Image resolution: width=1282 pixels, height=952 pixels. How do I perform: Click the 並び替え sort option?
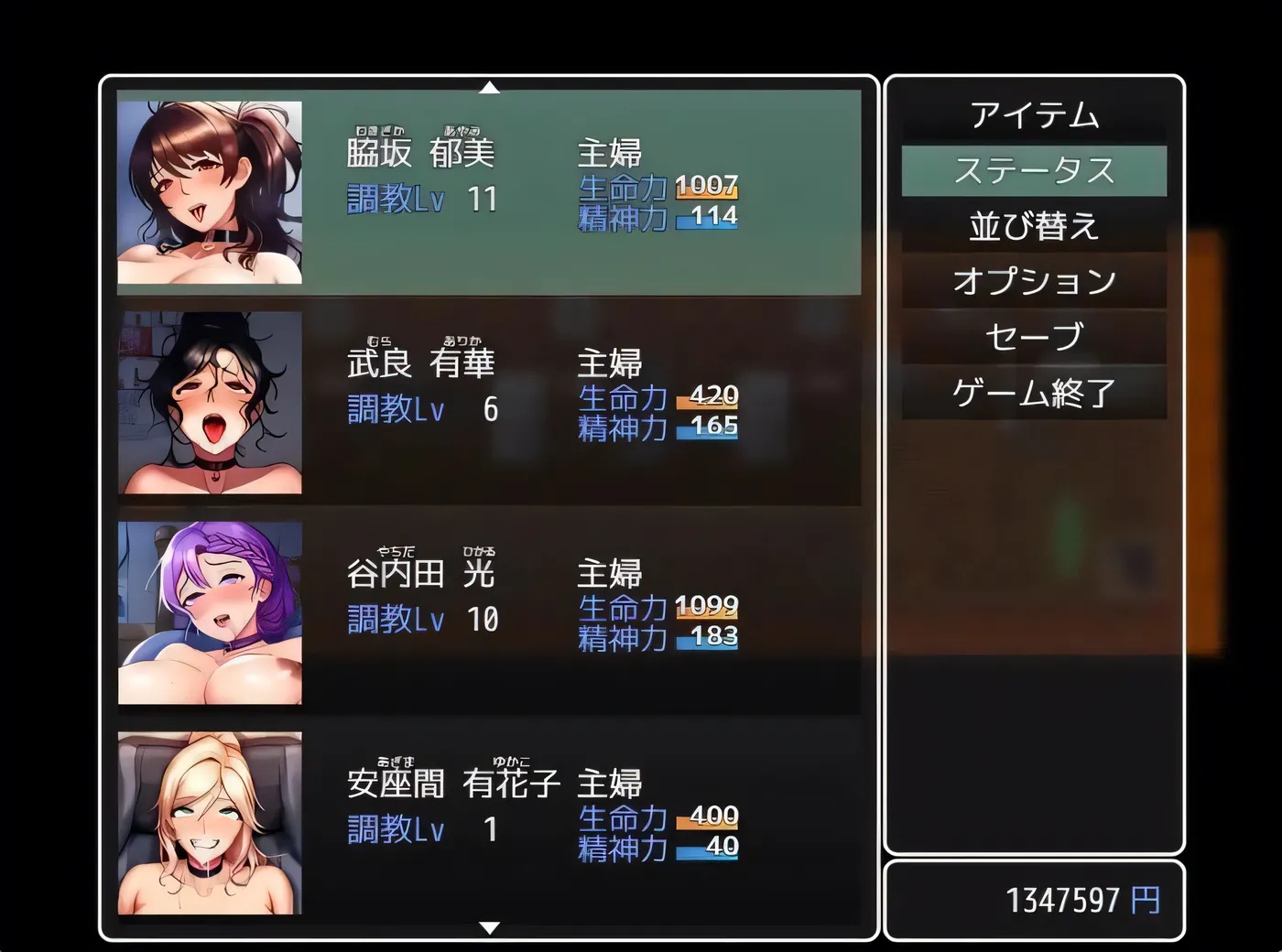tap(1035, 226)
